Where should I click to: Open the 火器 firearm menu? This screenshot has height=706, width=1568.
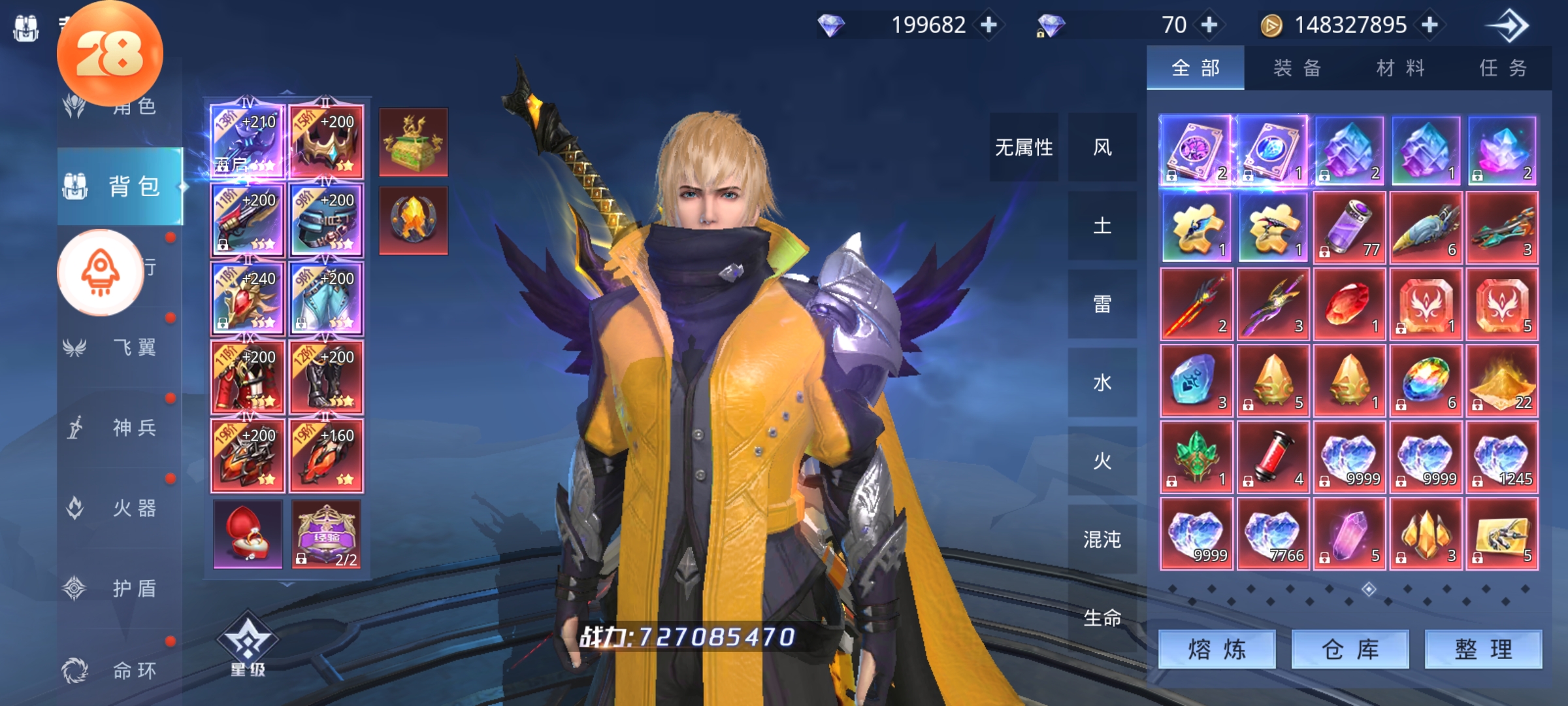click(x=121, y=508)
